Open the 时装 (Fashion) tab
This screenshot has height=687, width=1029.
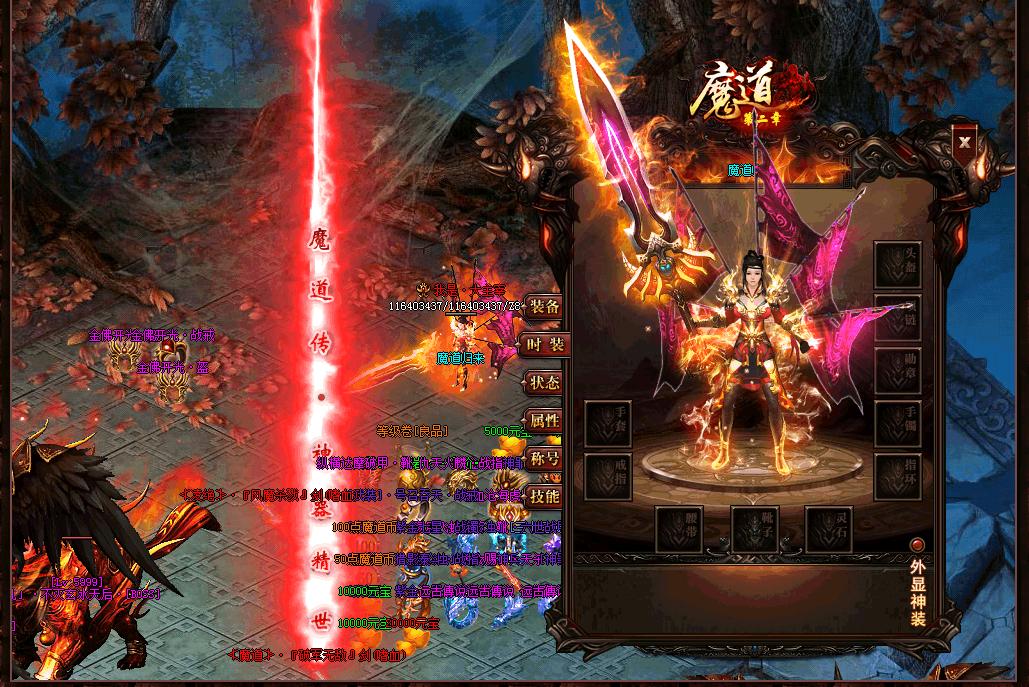[x=545, y=345]
